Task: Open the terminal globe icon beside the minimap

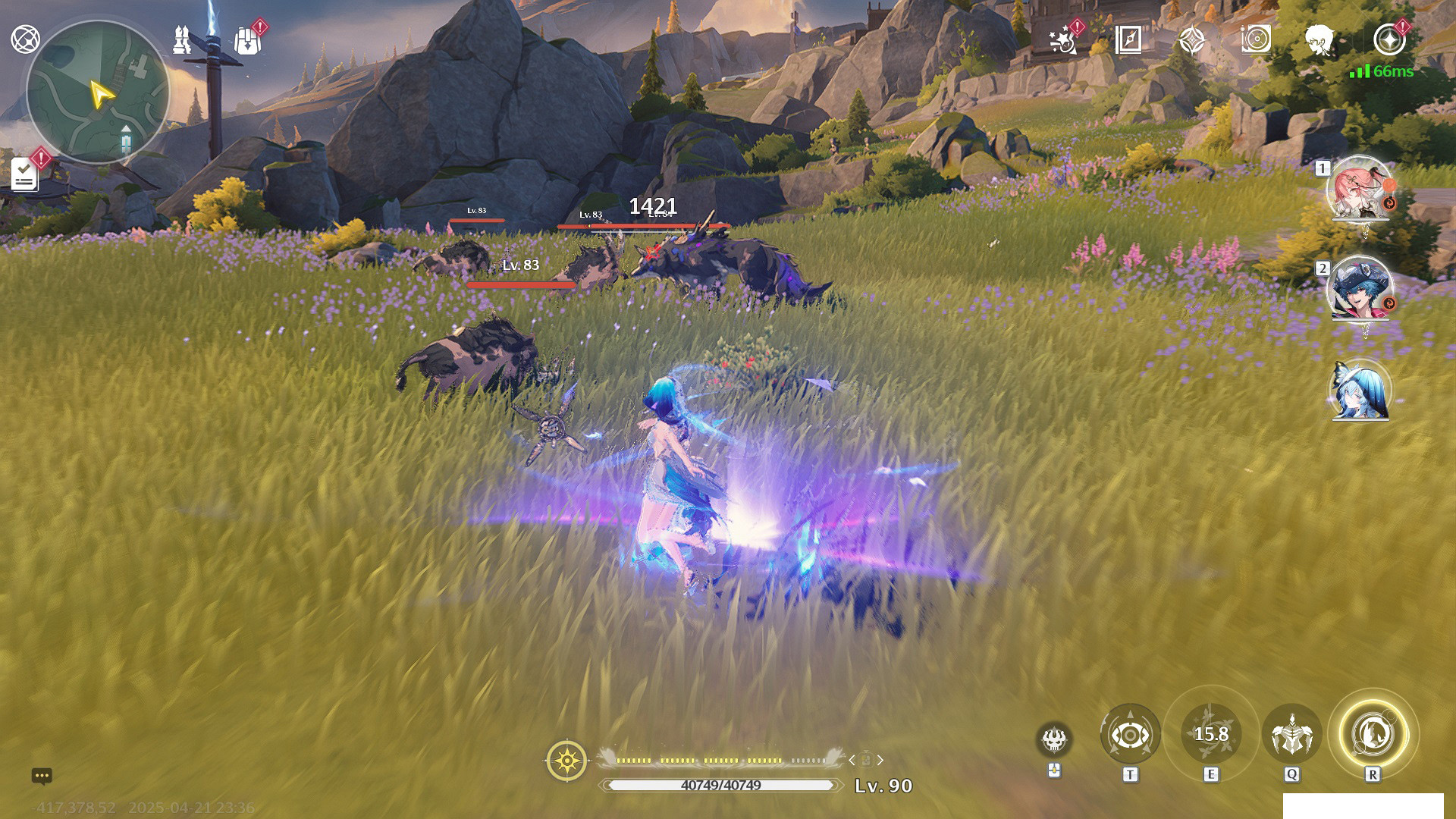Action: tap(25, 39)
